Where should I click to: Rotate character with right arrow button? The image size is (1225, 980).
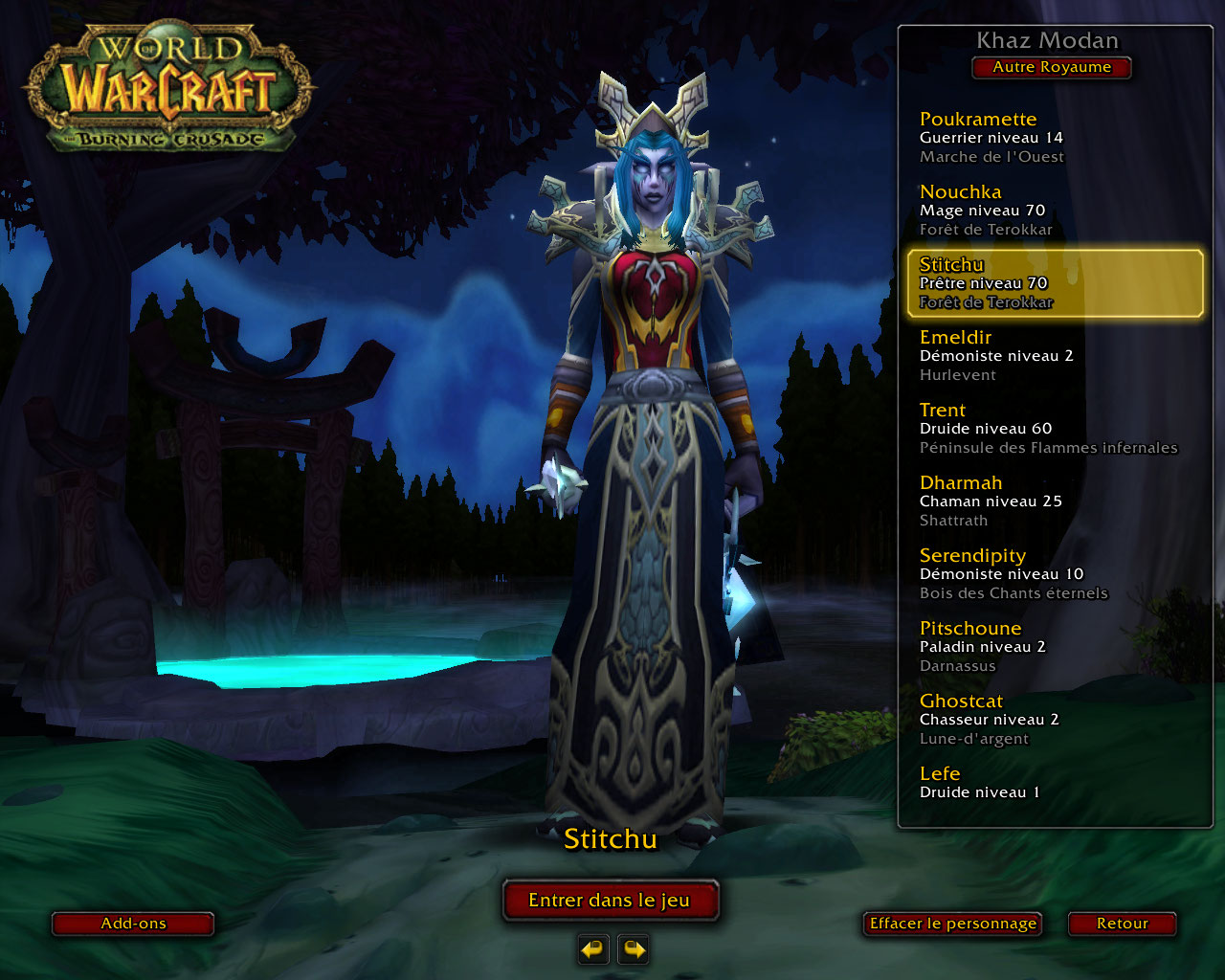[x=634, y=949]
